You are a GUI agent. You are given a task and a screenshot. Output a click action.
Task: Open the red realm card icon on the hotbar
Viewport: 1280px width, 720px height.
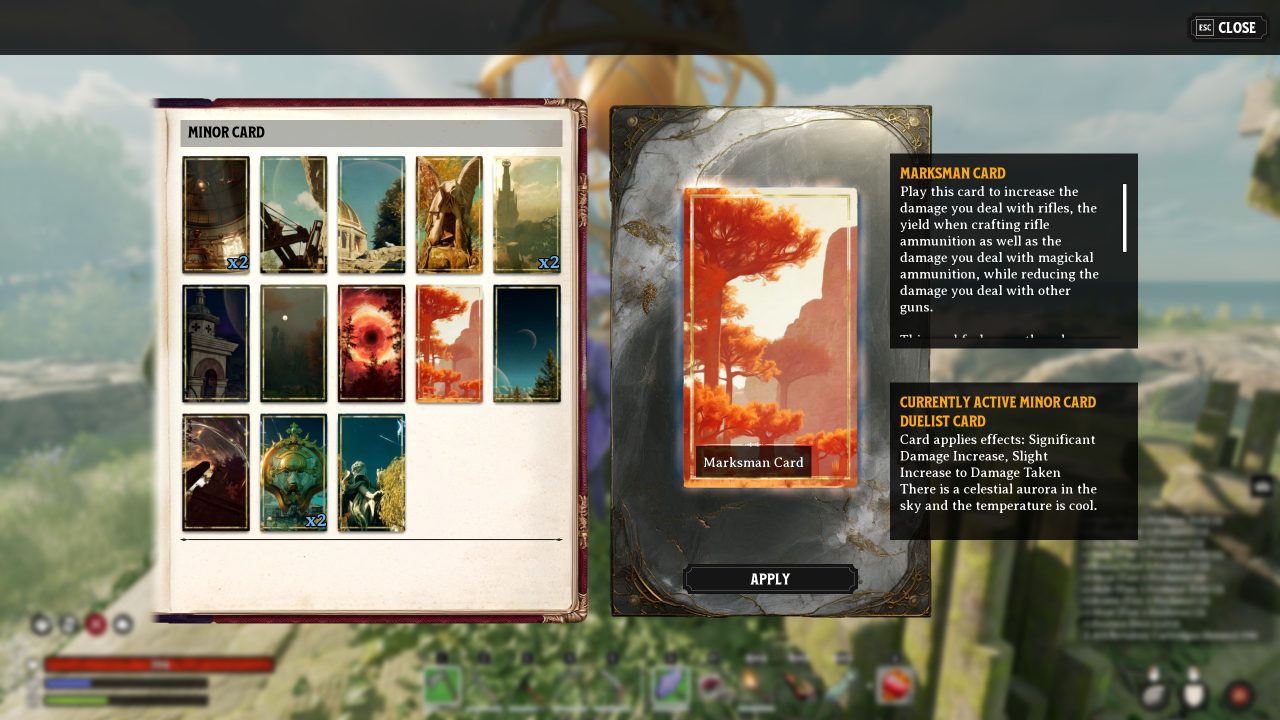point(892,686)
